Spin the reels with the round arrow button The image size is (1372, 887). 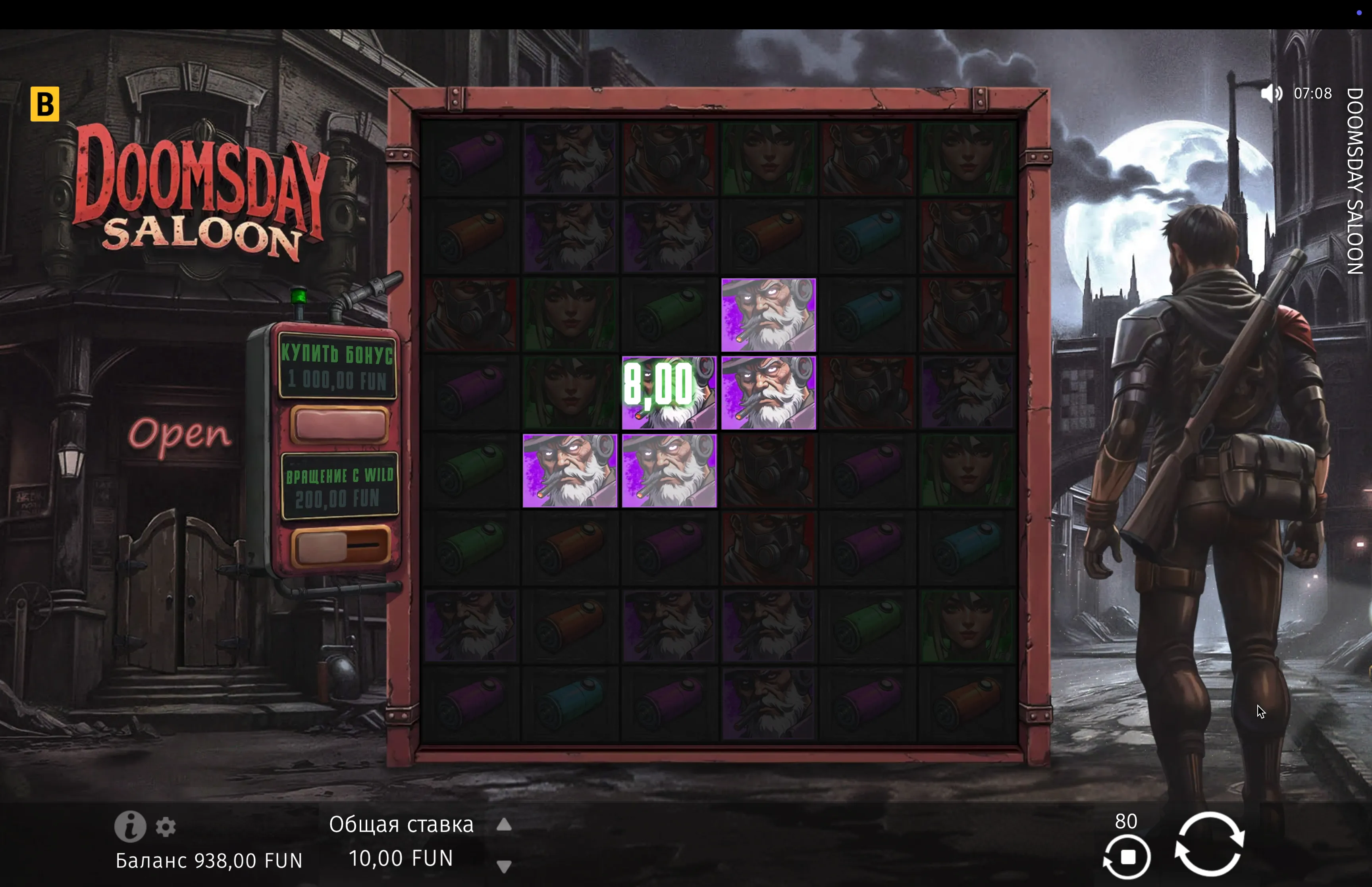pos(1209,845)
